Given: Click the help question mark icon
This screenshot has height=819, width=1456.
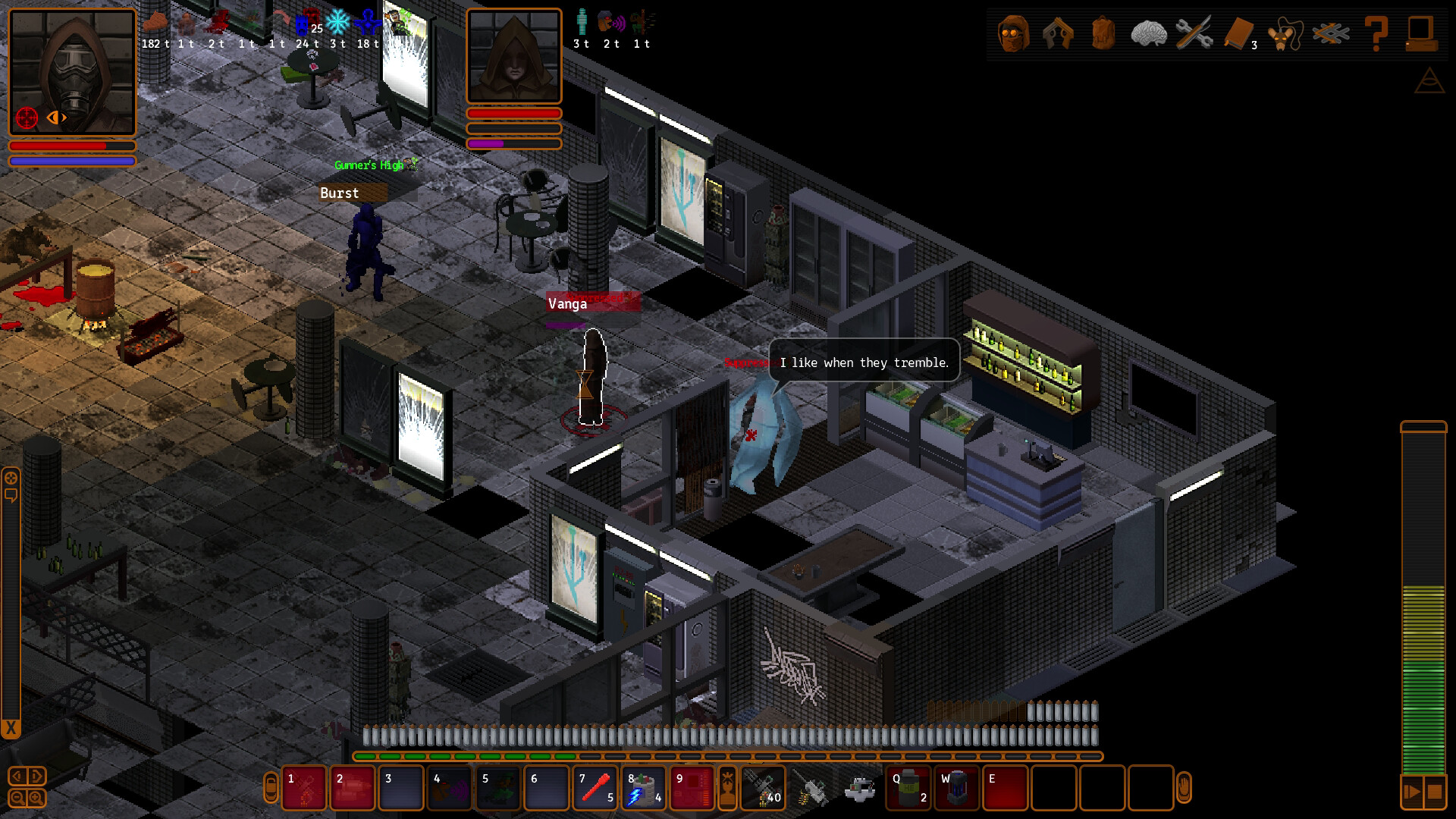Looking at the screenshot, I should 1378,33.
